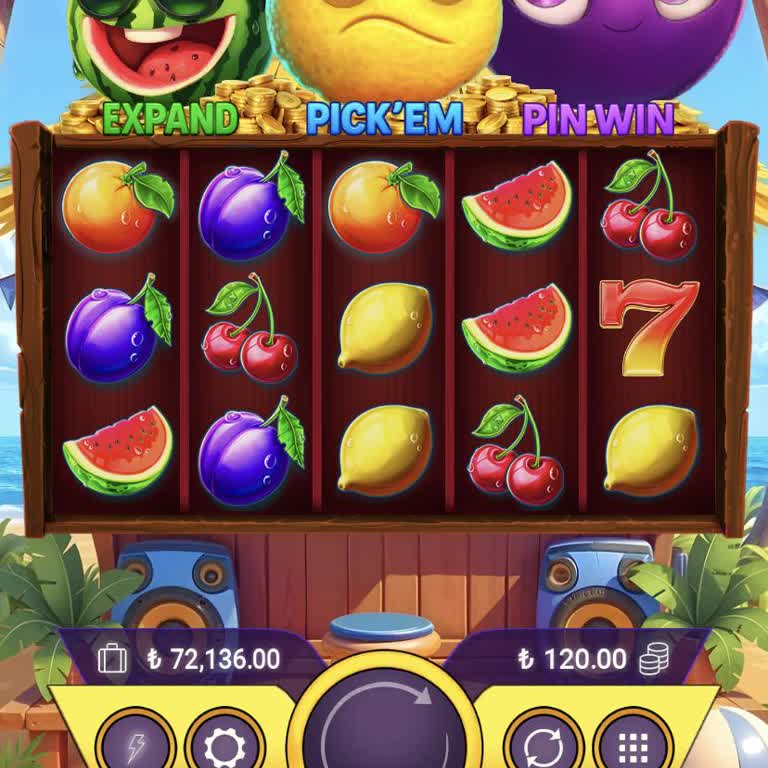This screenshot has width=768, height=768.
Task: Toggle the lightning bolt turbo mode
Action: (136, 745)
